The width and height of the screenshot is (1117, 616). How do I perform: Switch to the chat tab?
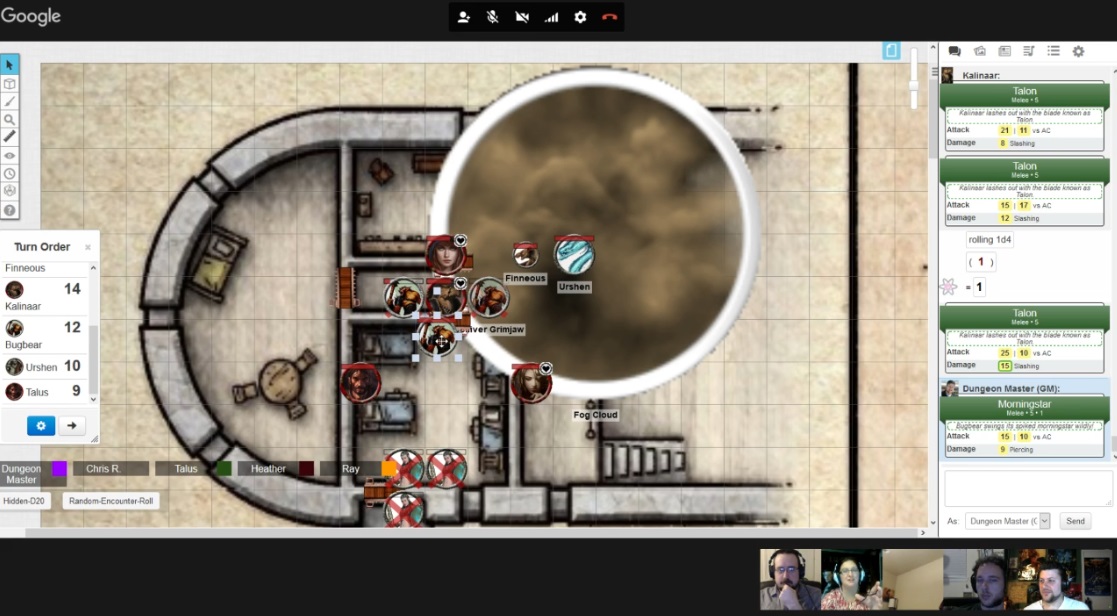(954, 51)
